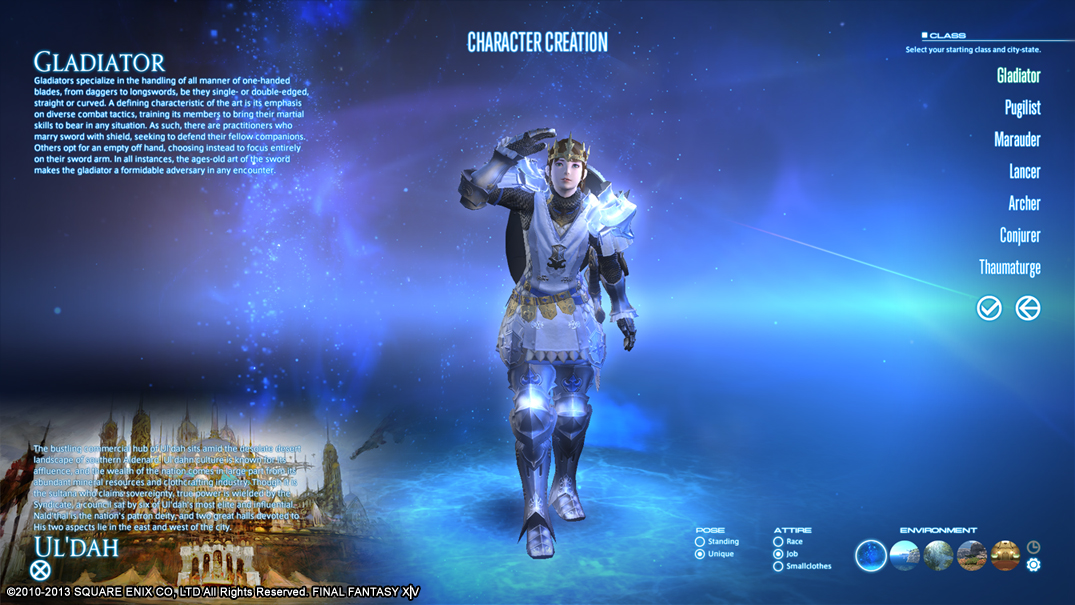Select the blue starry environment
The image size is (1075, 605).
click(871, 555)
